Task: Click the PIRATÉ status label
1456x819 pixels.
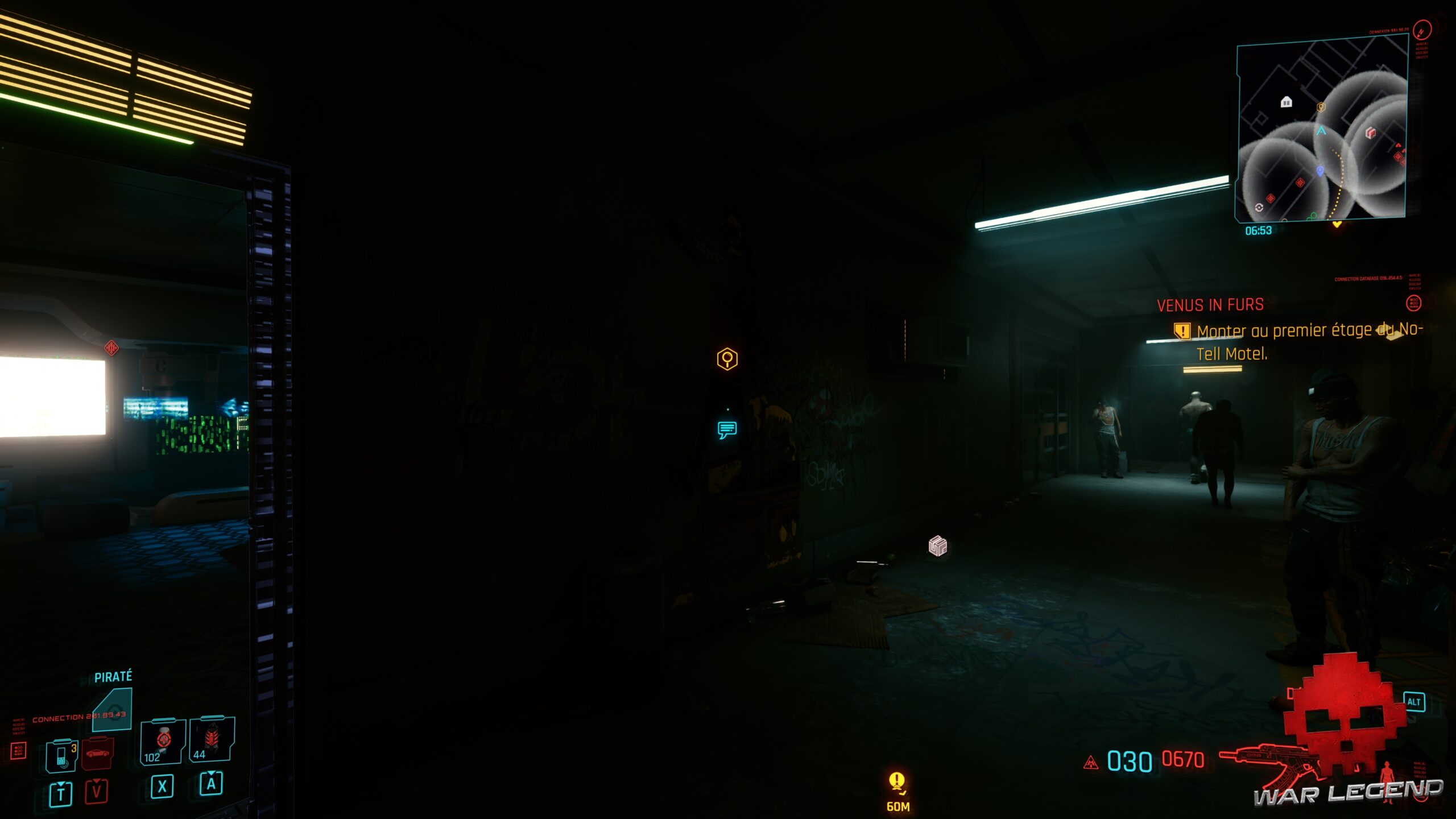Action: (114, 676)
